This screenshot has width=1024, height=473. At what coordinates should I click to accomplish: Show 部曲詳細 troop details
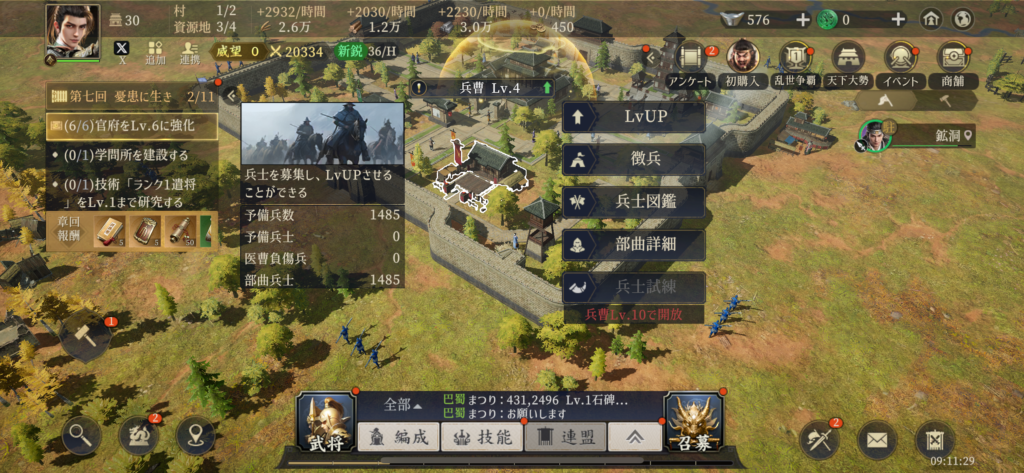pos(634,244)
